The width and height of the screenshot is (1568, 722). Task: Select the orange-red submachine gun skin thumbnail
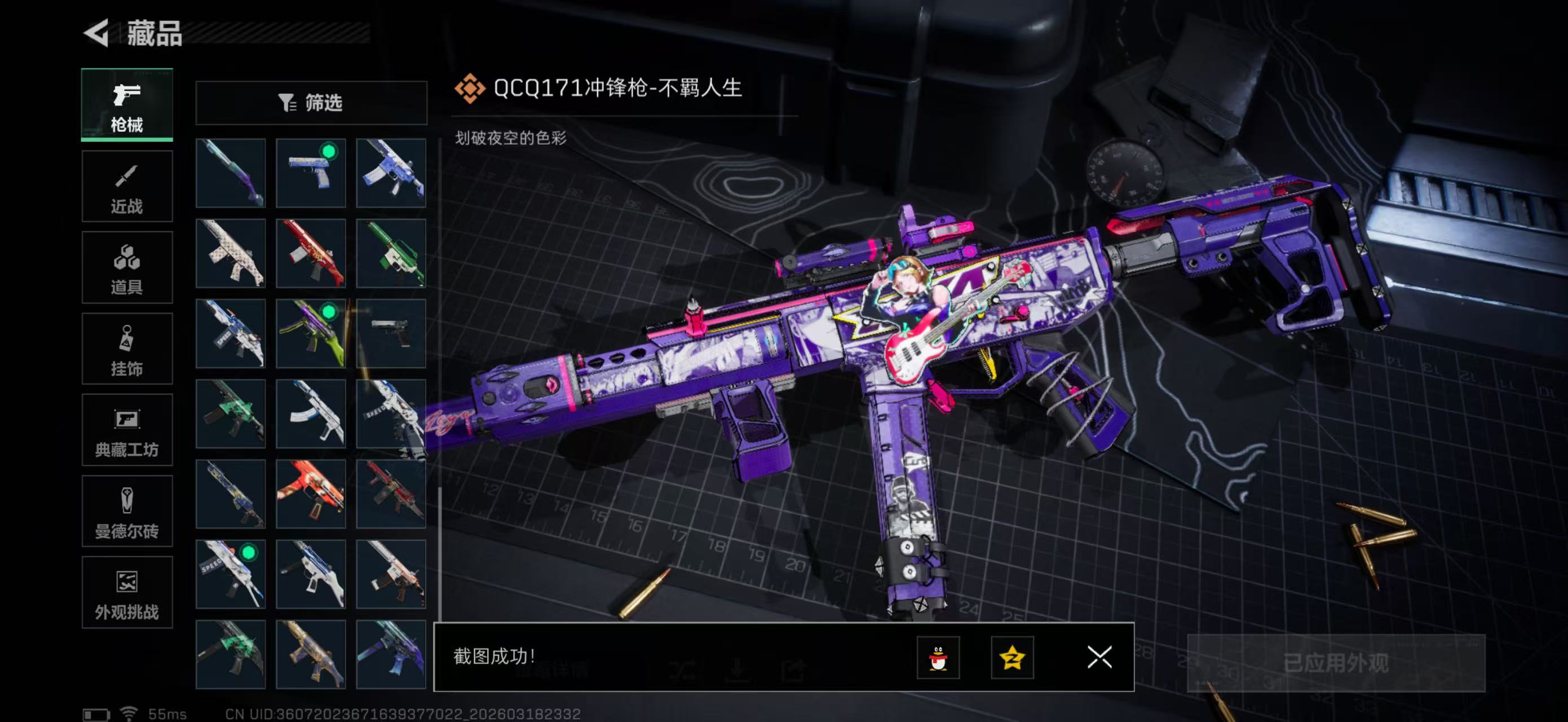coord(311,494)
